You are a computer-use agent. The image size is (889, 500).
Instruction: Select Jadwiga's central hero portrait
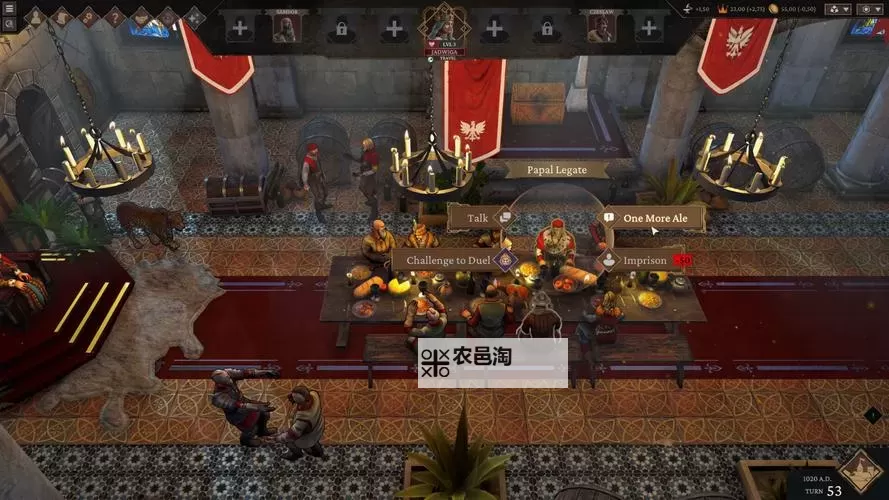coord(443,22)
